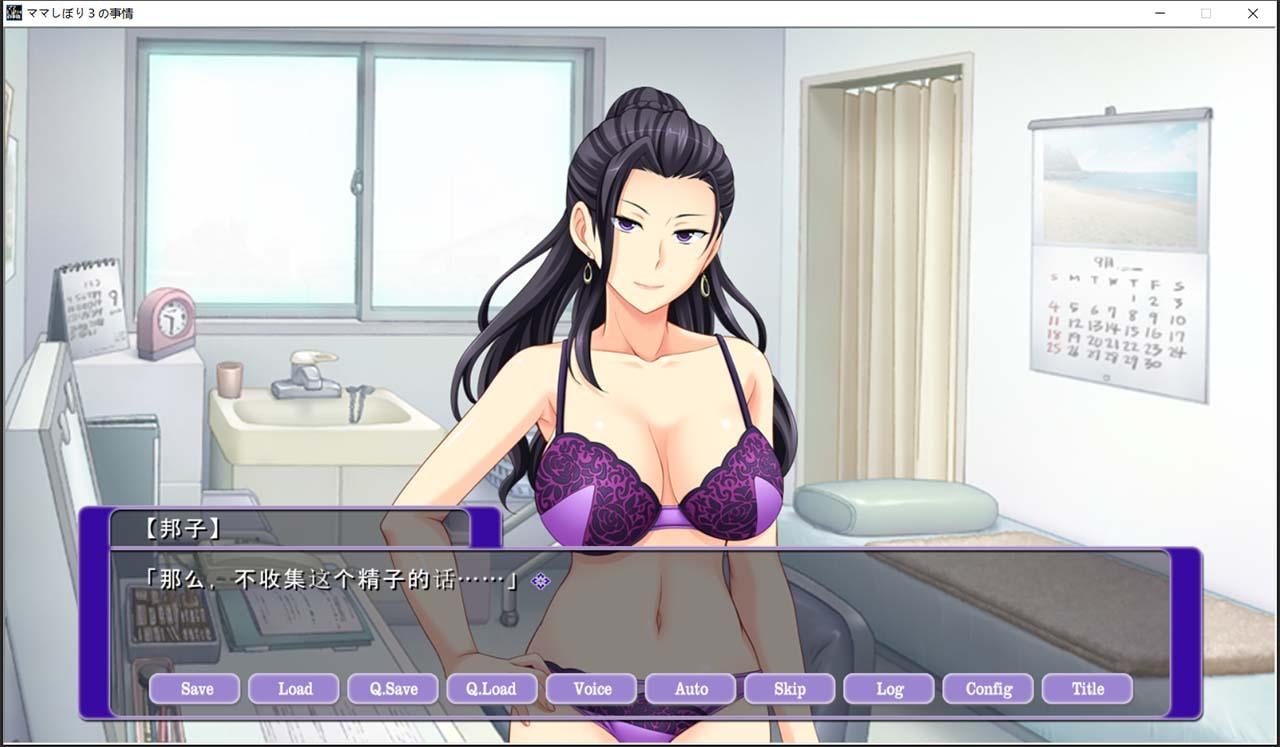
Task: Activate the Skip button
Action: point(790,689)
